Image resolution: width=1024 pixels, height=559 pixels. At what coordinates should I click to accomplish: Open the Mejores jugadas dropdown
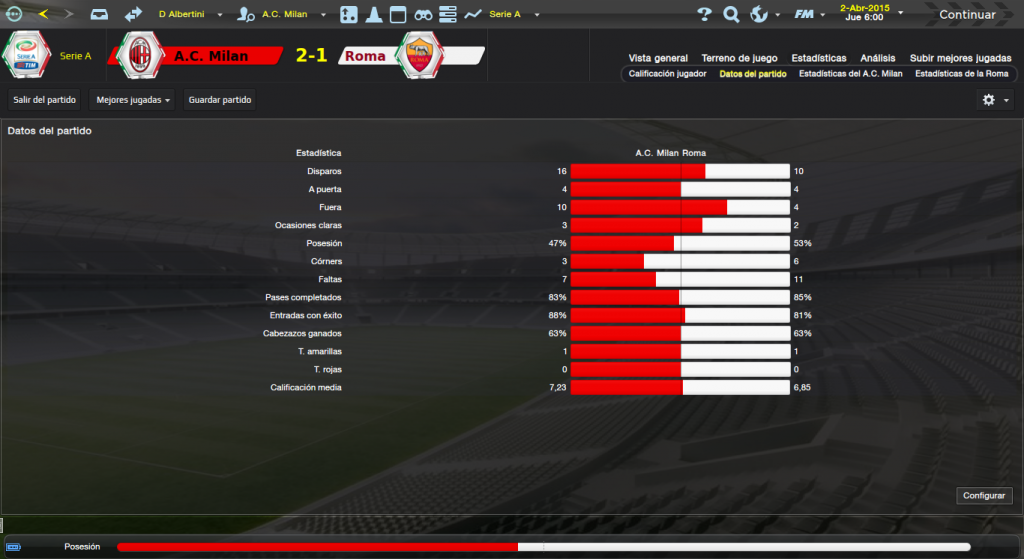(133, 100)
